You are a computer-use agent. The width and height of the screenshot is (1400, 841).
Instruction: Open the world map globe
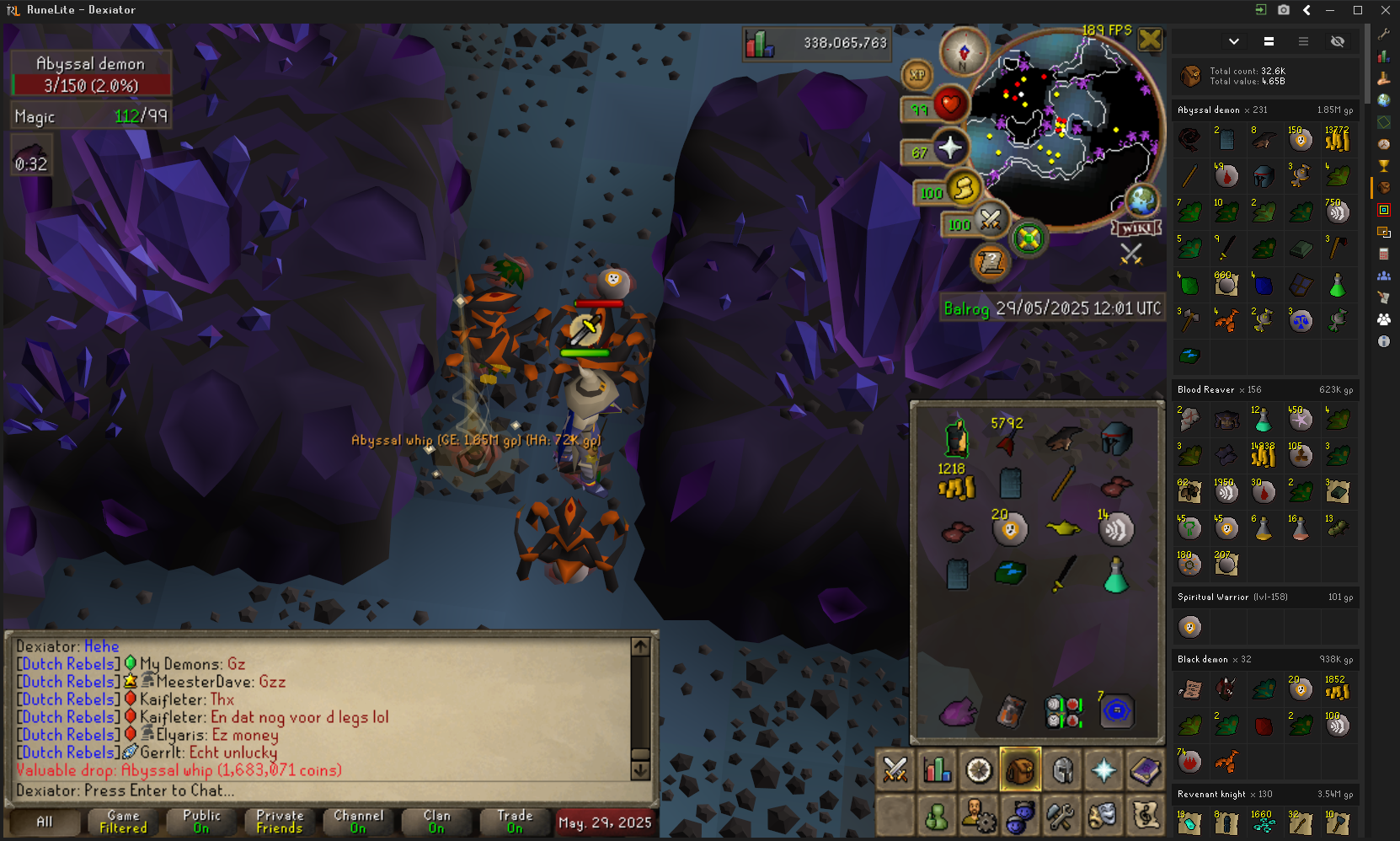[1142, 201]
